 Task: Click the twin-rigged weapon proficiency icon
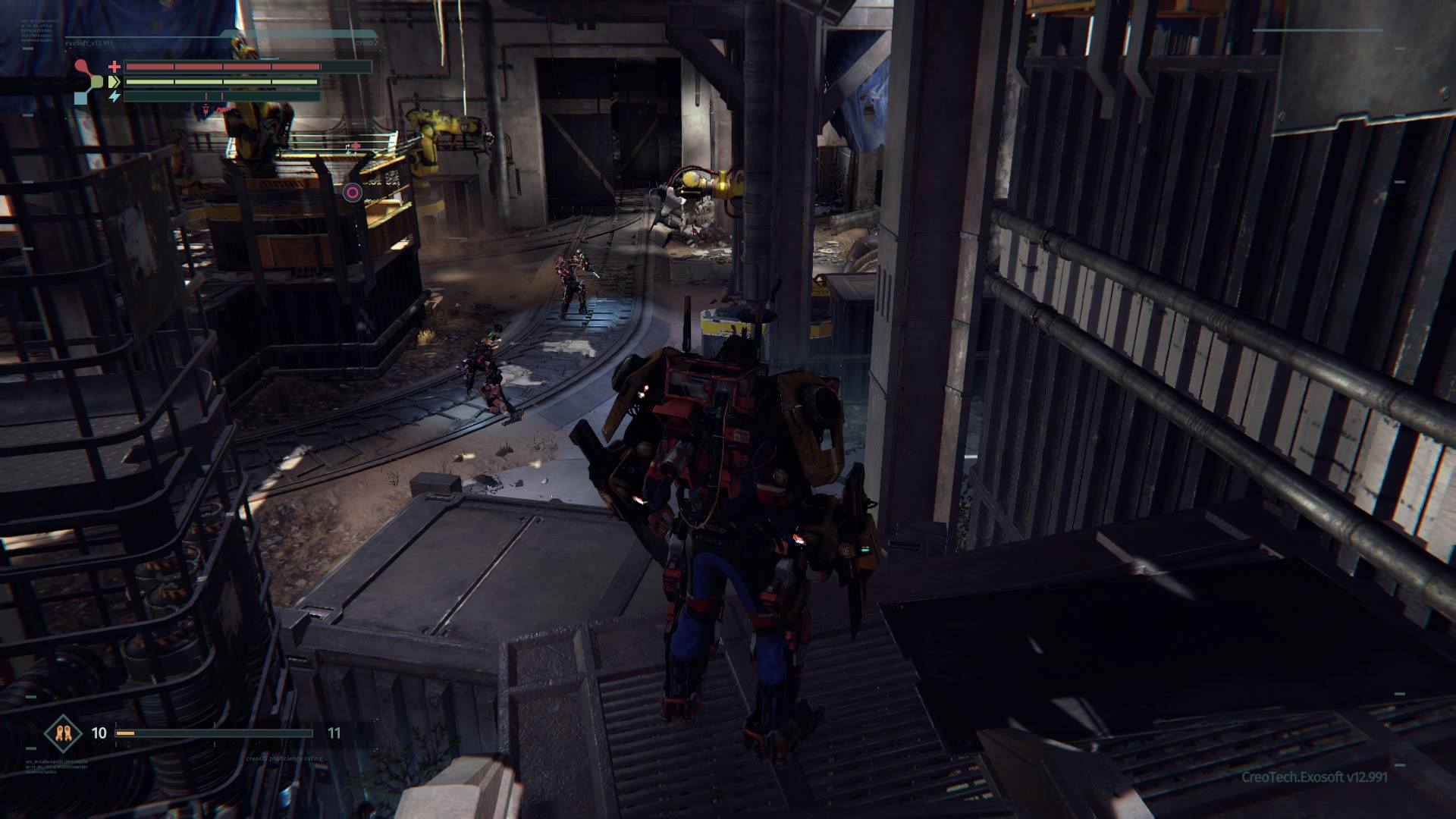pyautogui.click(x=62, y=733)
